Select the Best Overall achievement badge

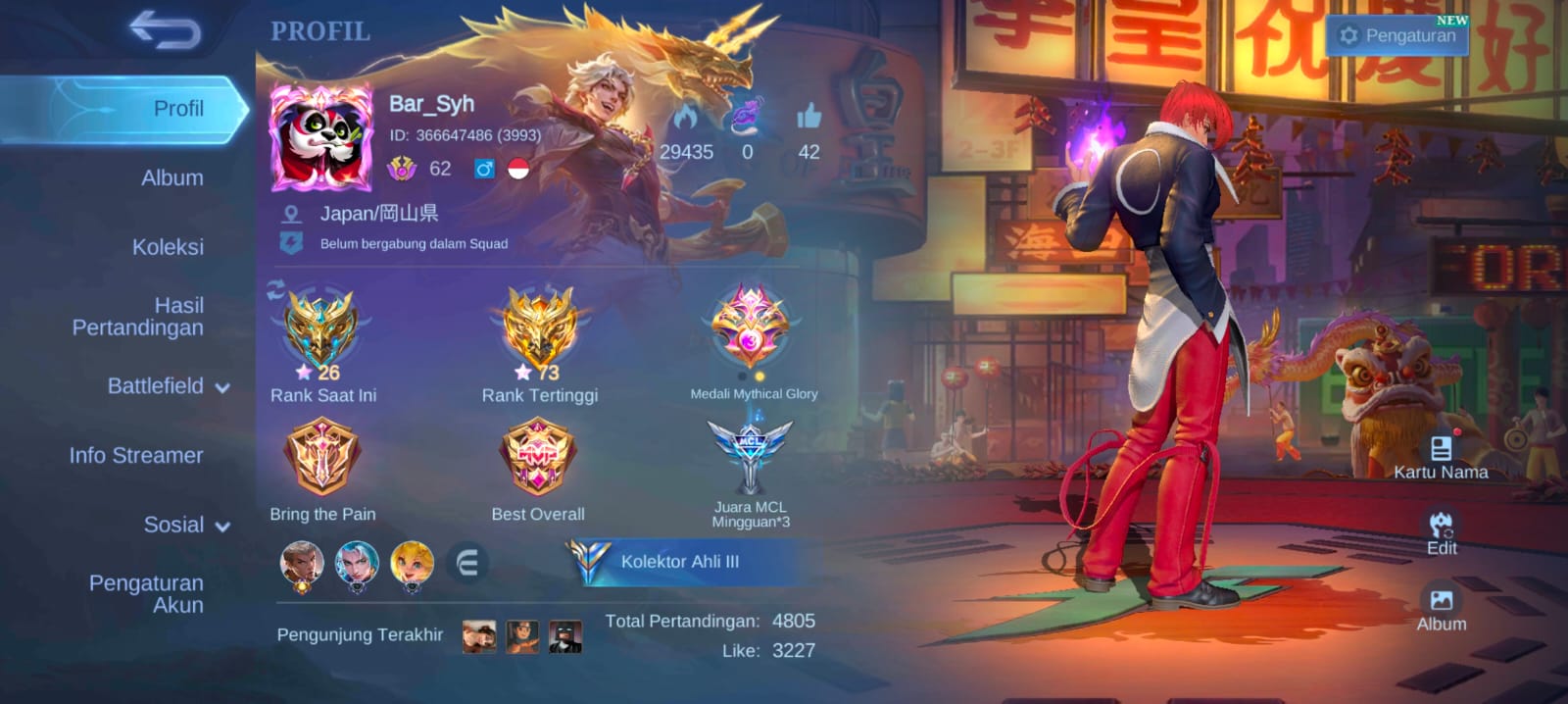(537, 456)
